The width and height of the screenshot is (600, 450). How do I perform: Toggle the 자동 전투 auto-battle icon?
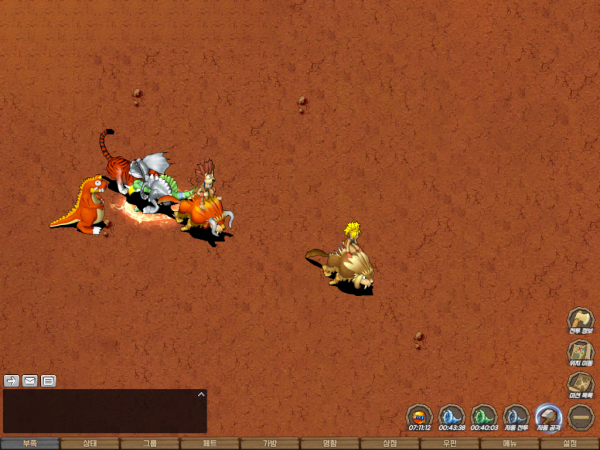pos(516,416)
